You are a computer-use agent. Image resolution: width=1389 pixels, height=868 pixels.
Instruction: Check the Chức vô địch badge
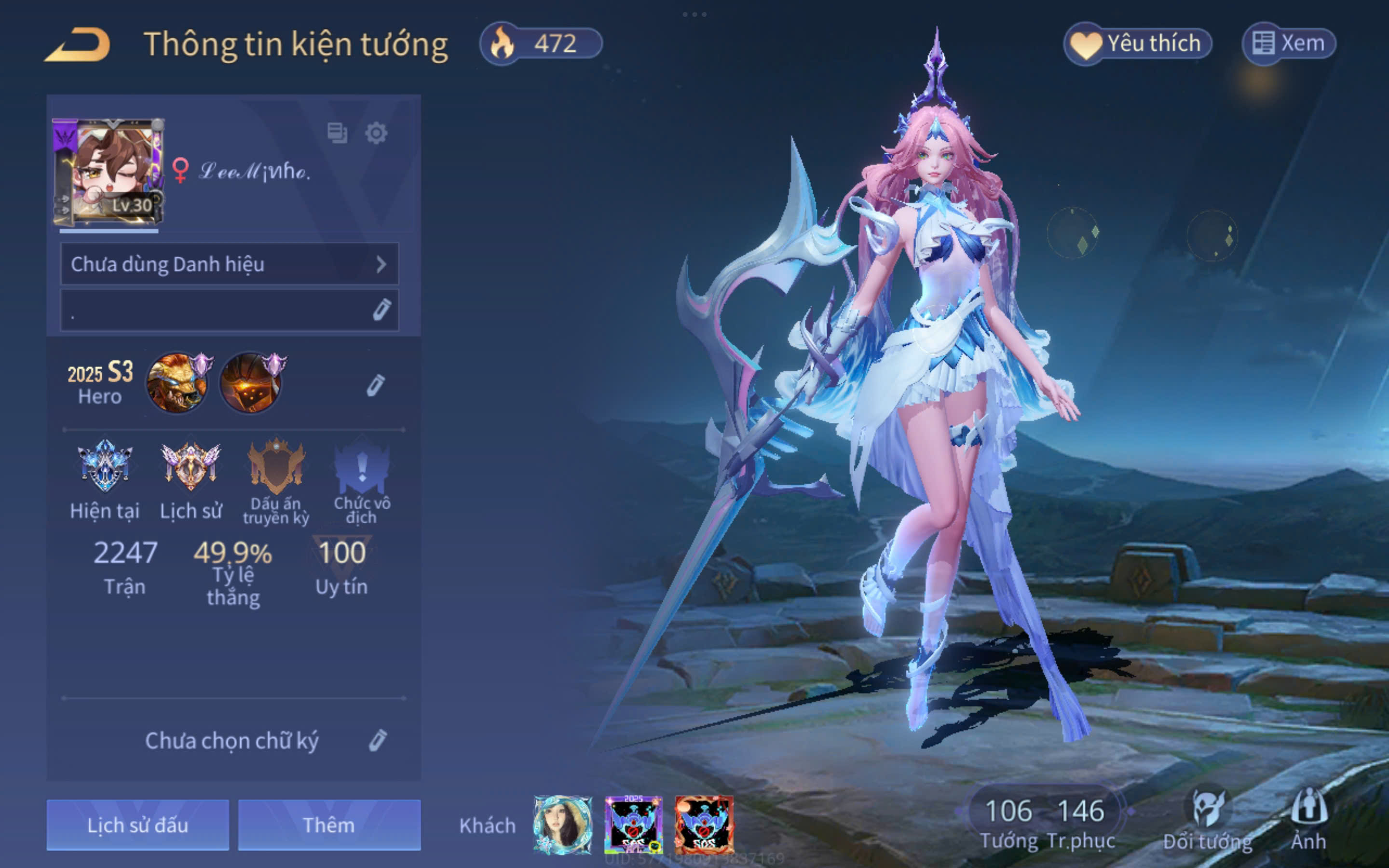(x=362, y=466)
